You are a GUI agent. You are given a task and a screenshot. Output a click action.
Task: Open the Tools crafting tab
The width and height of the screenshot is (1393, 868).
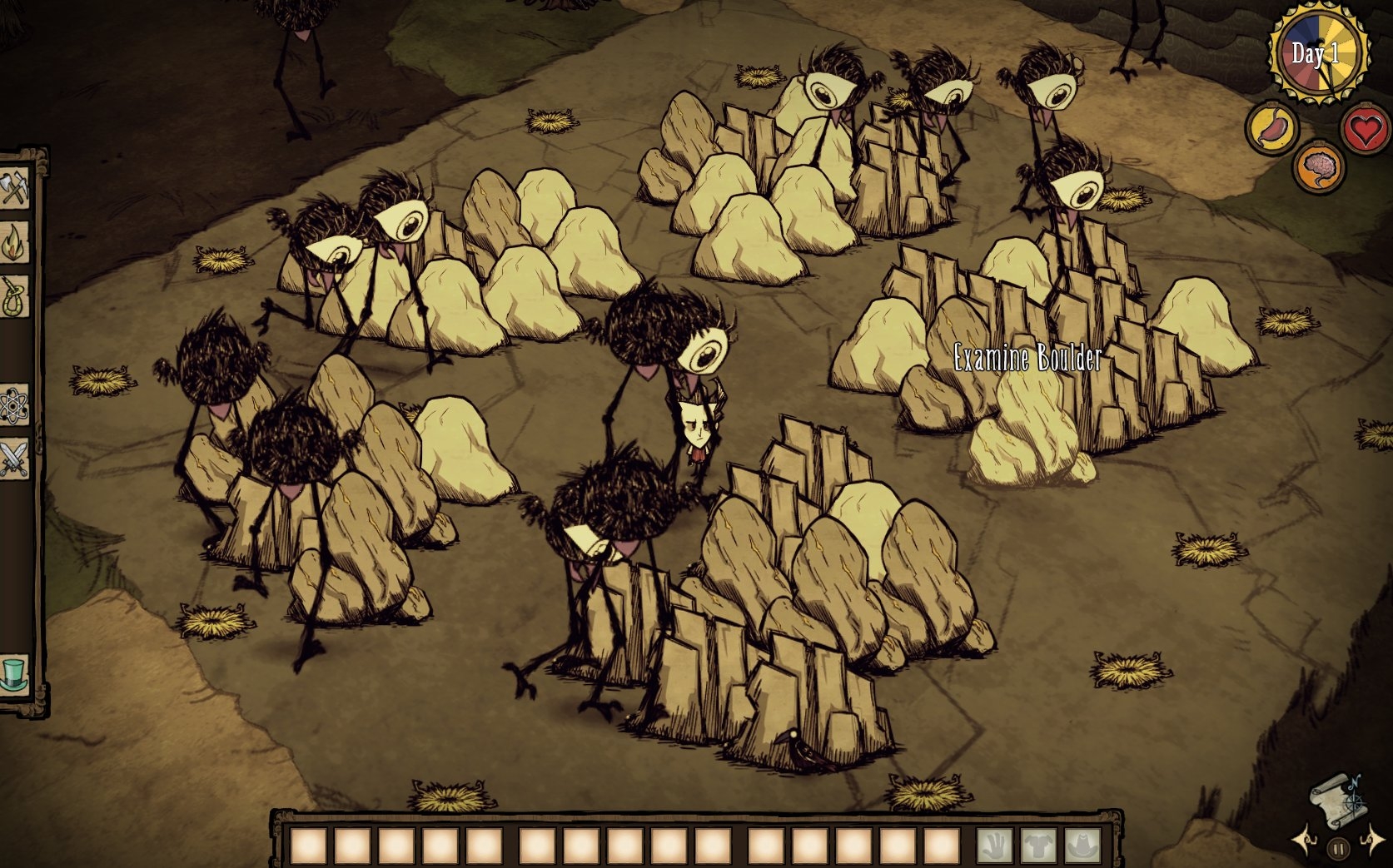14,189
